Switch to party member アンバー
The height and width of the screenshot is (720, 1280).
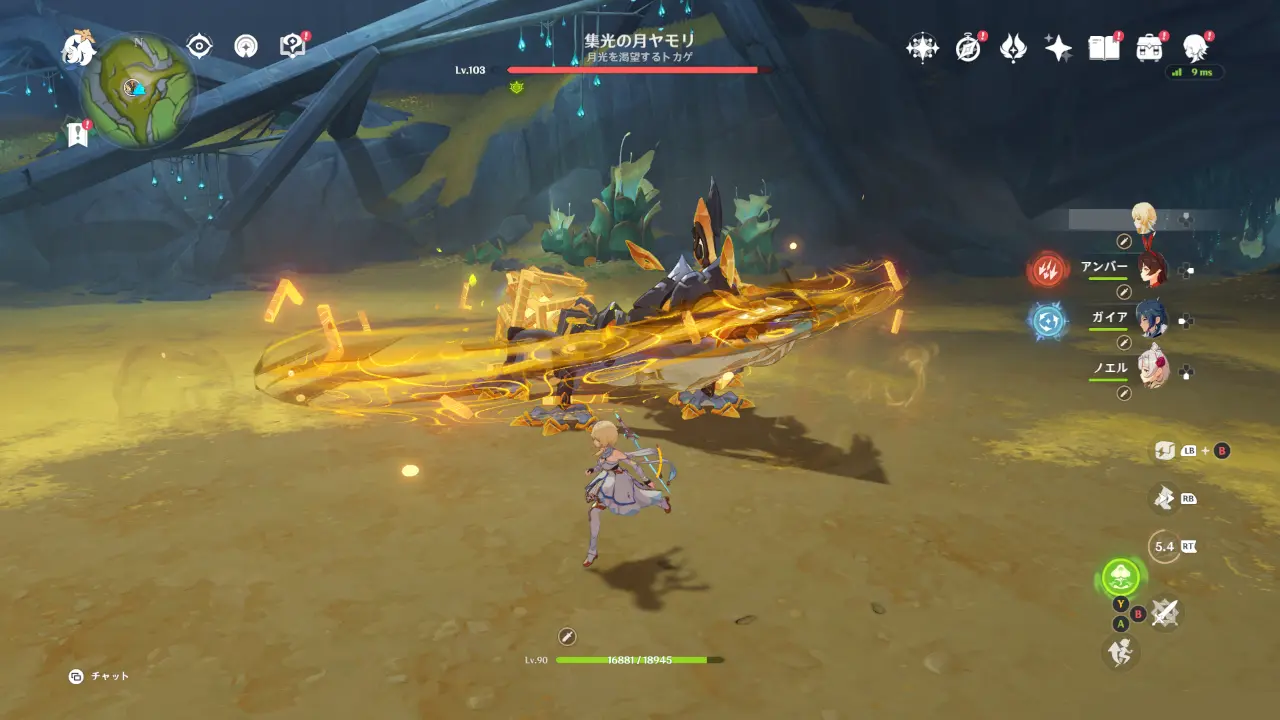(x=1152, y=269)
